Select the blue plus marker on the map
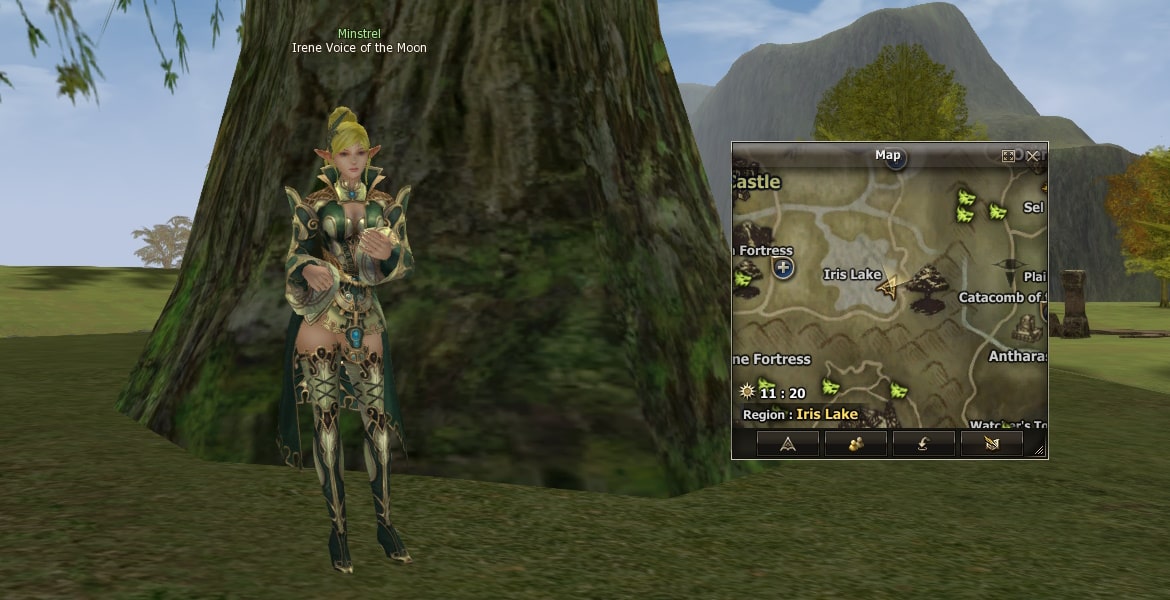 point(783,268)
